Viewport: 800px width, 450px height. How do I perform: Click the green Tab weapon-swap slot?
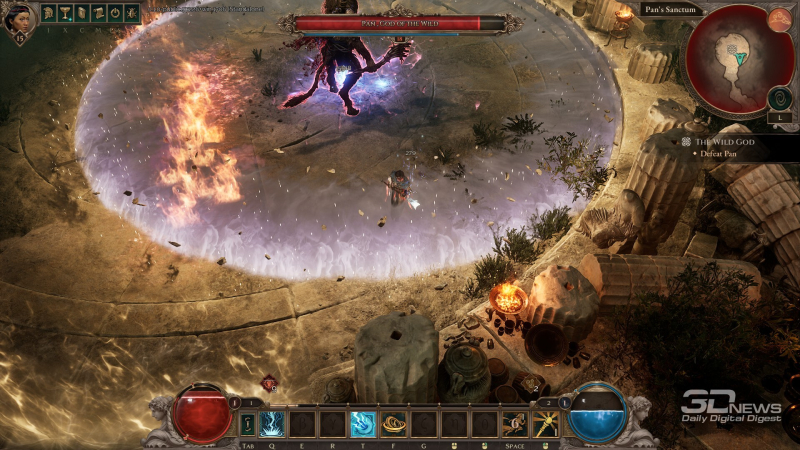coord(247,424)
